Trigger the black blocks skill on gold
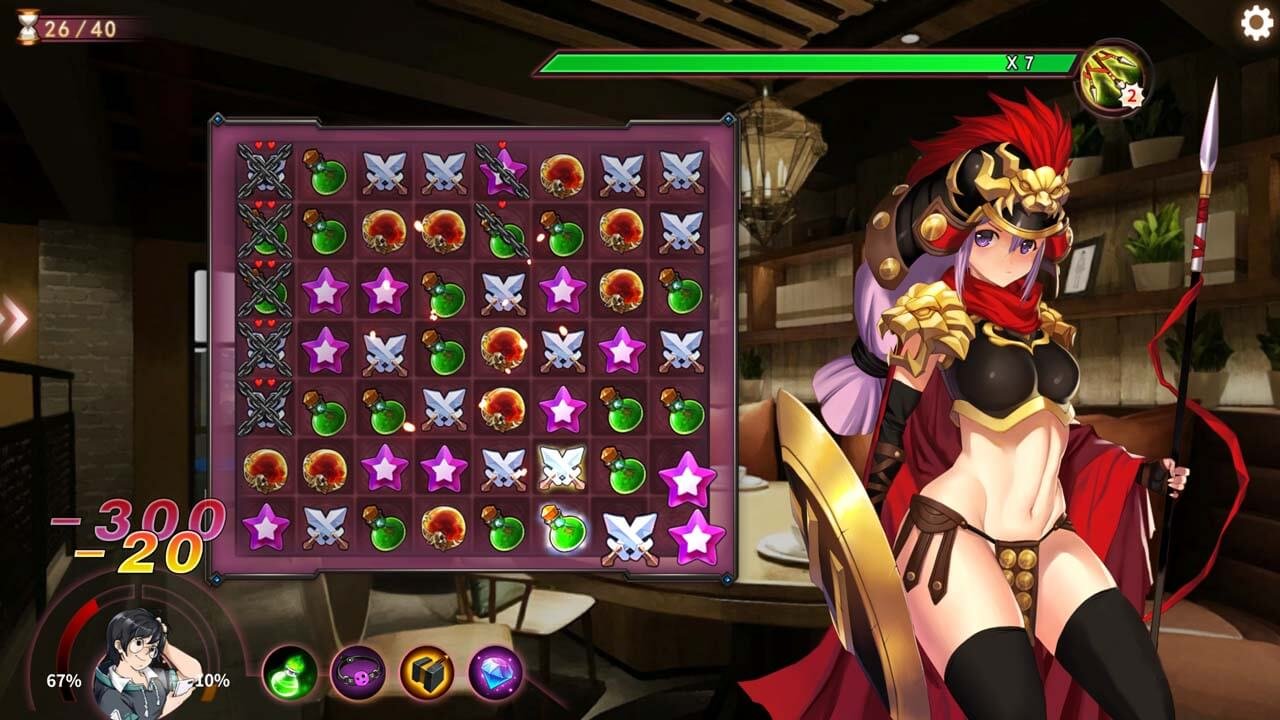The width and height of the screenshot is (1280, 720). click(427, 672)
